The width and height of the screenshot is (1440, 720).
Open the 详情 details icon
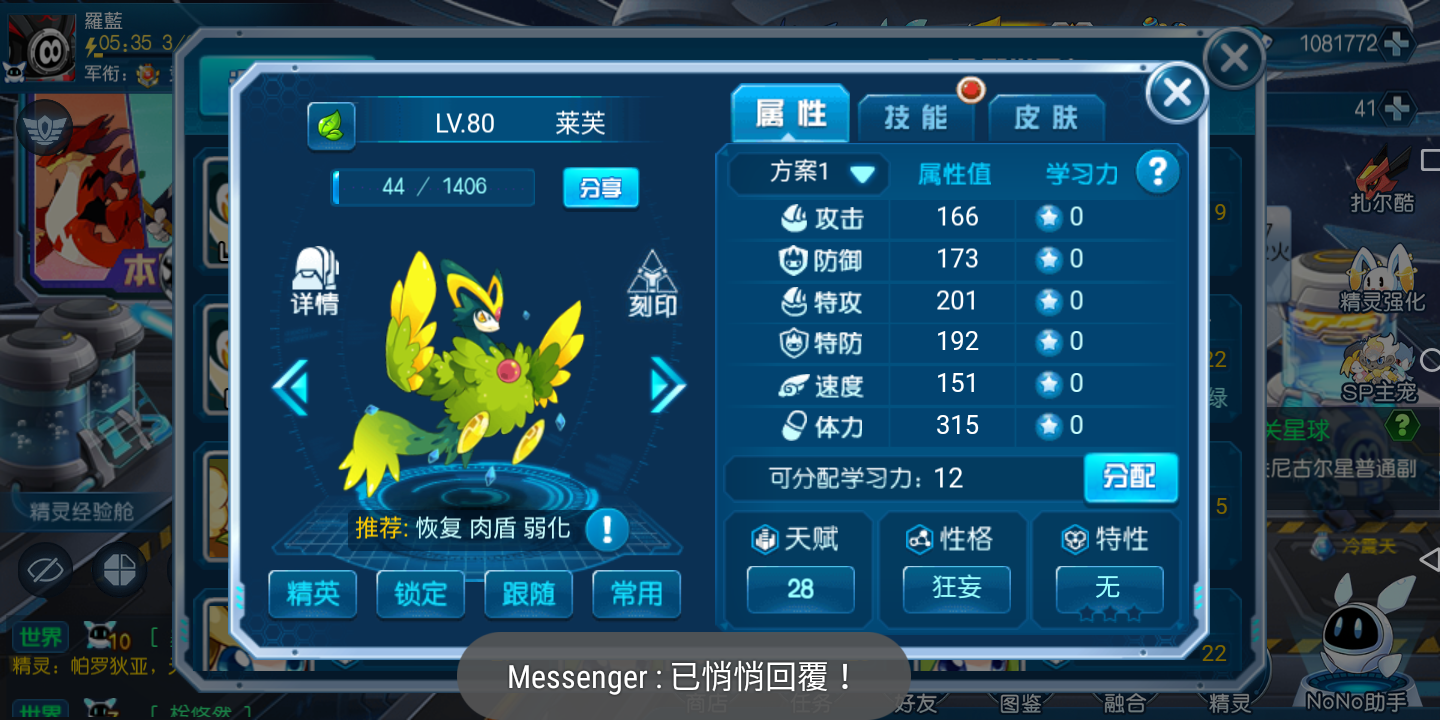315,281
